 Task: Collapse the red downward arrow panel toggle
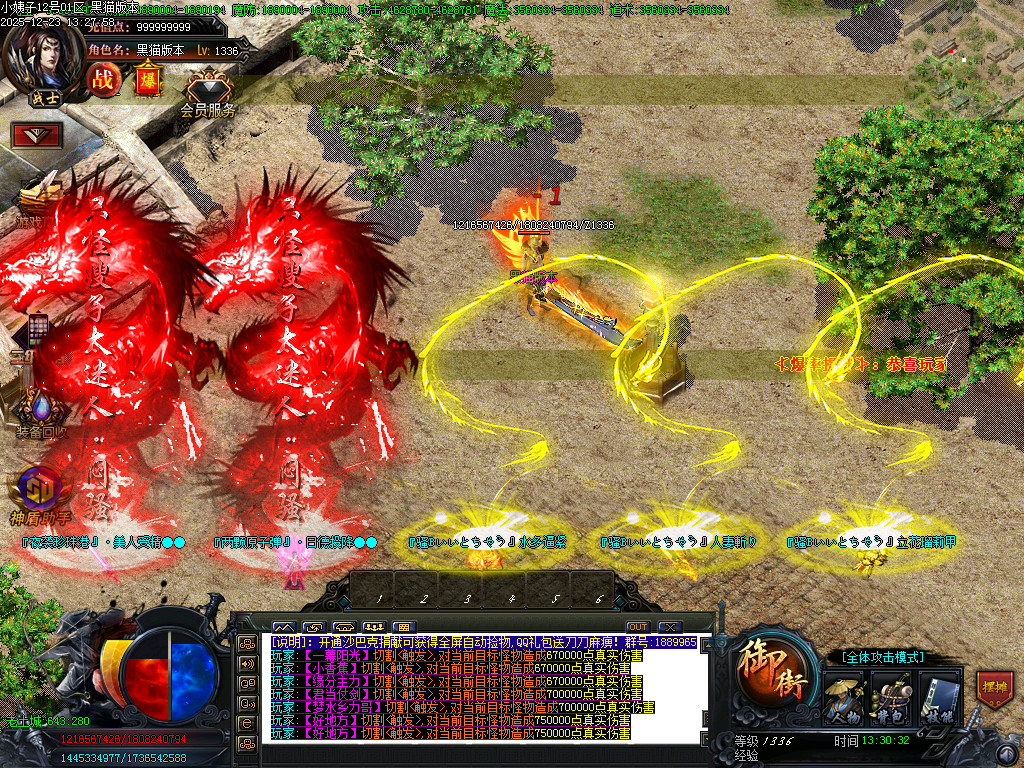point(38,134)
